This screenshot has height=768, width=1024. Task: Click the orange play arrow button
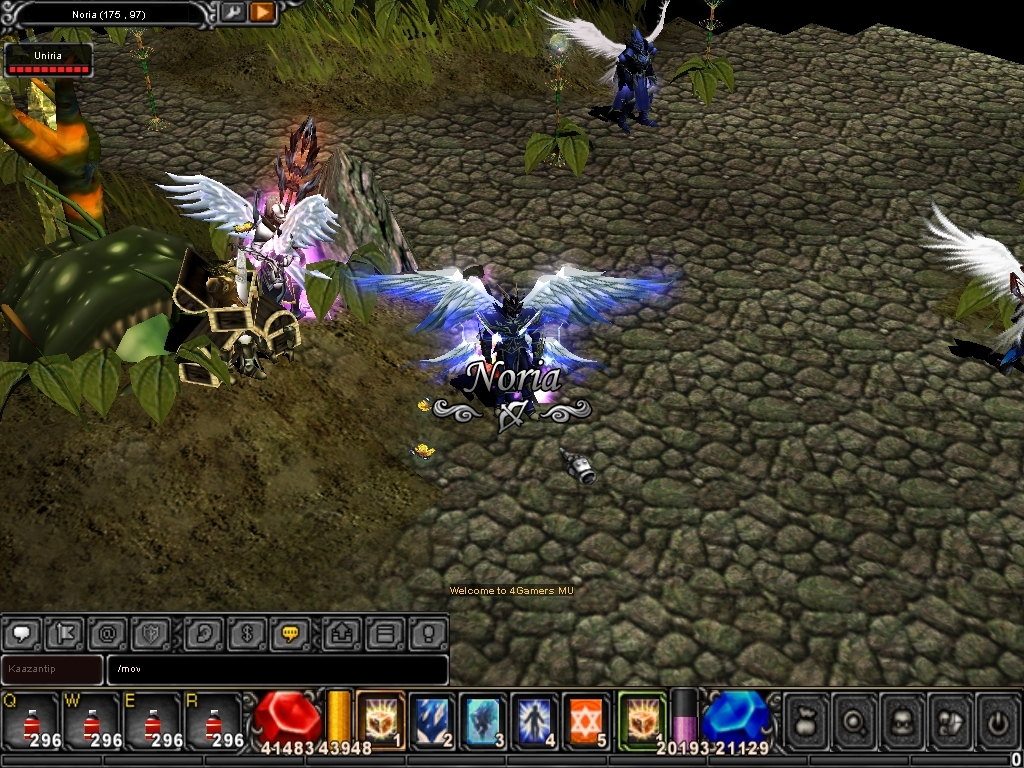pos(262,12)
